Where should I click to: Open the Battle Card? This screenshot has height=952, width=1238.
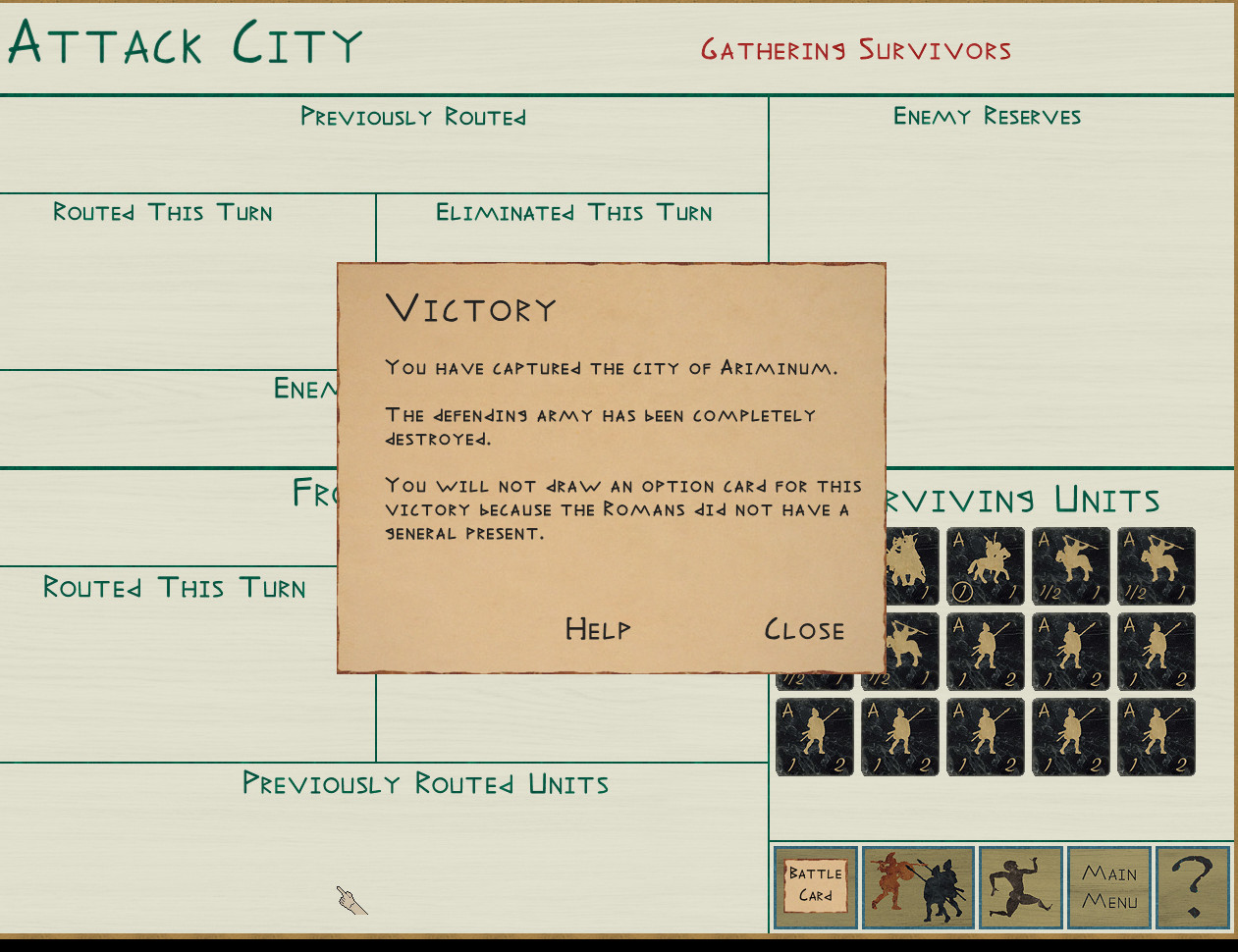815,886
